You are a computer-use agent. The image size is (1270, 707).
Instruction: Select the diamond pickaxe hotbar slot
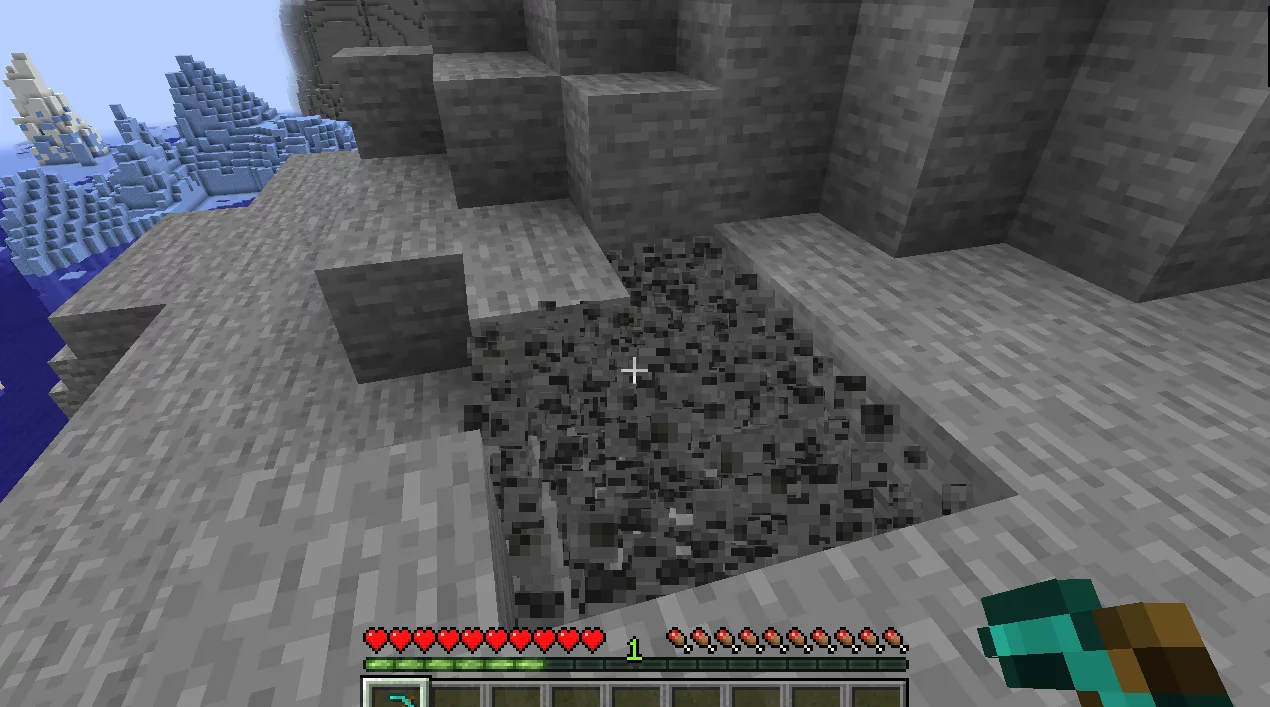pyautogui.click(x=395, y=694)
